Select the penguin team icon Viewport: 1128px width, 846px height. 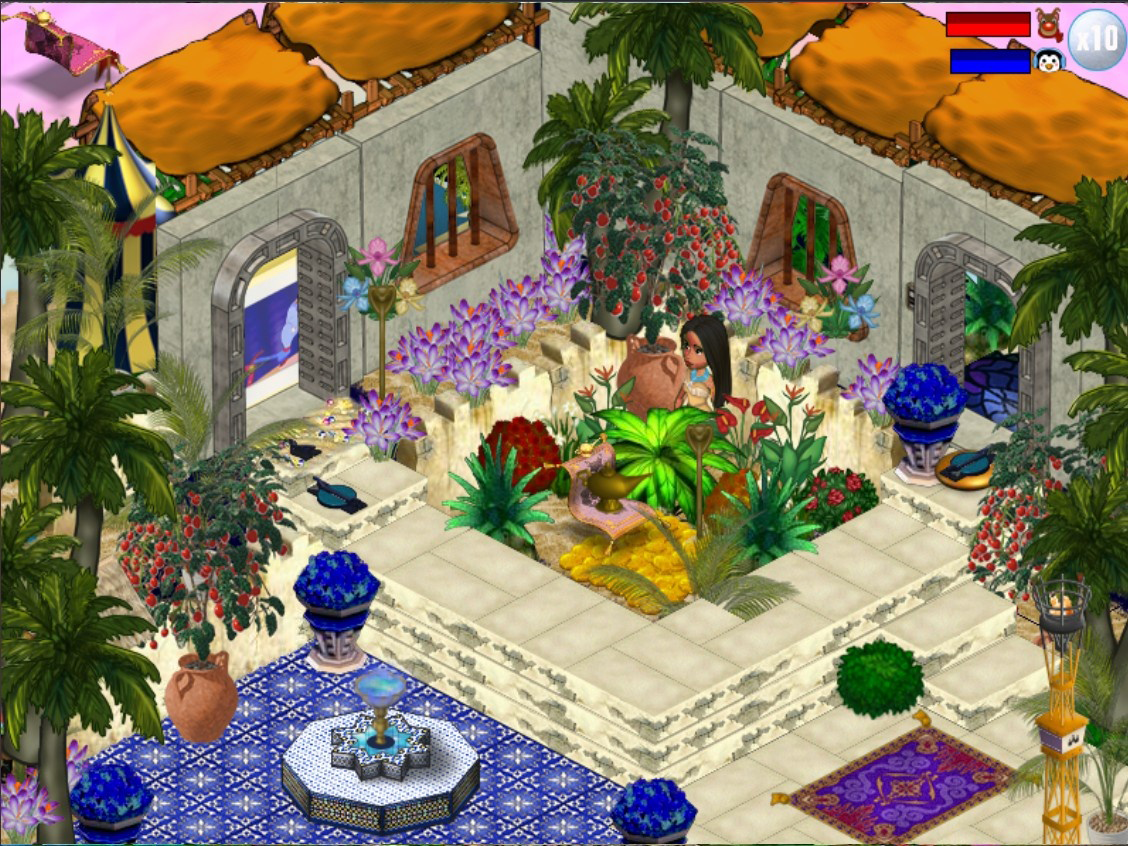pyautogui.click(x=1048, y=61)
